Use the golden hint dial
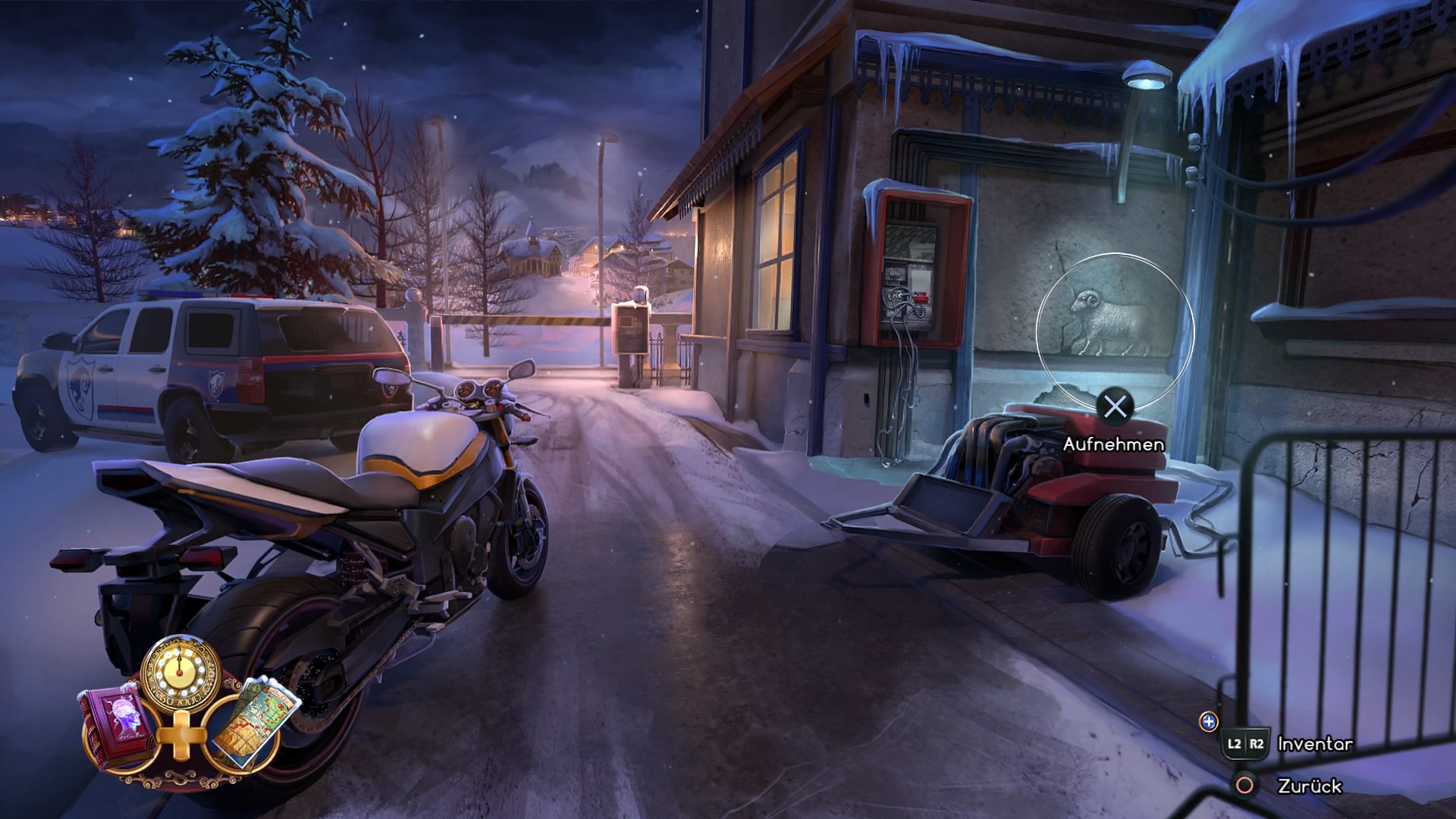The width and height of the screenshot is (1456, 819). pyautogui.click(x=180, y=672)
